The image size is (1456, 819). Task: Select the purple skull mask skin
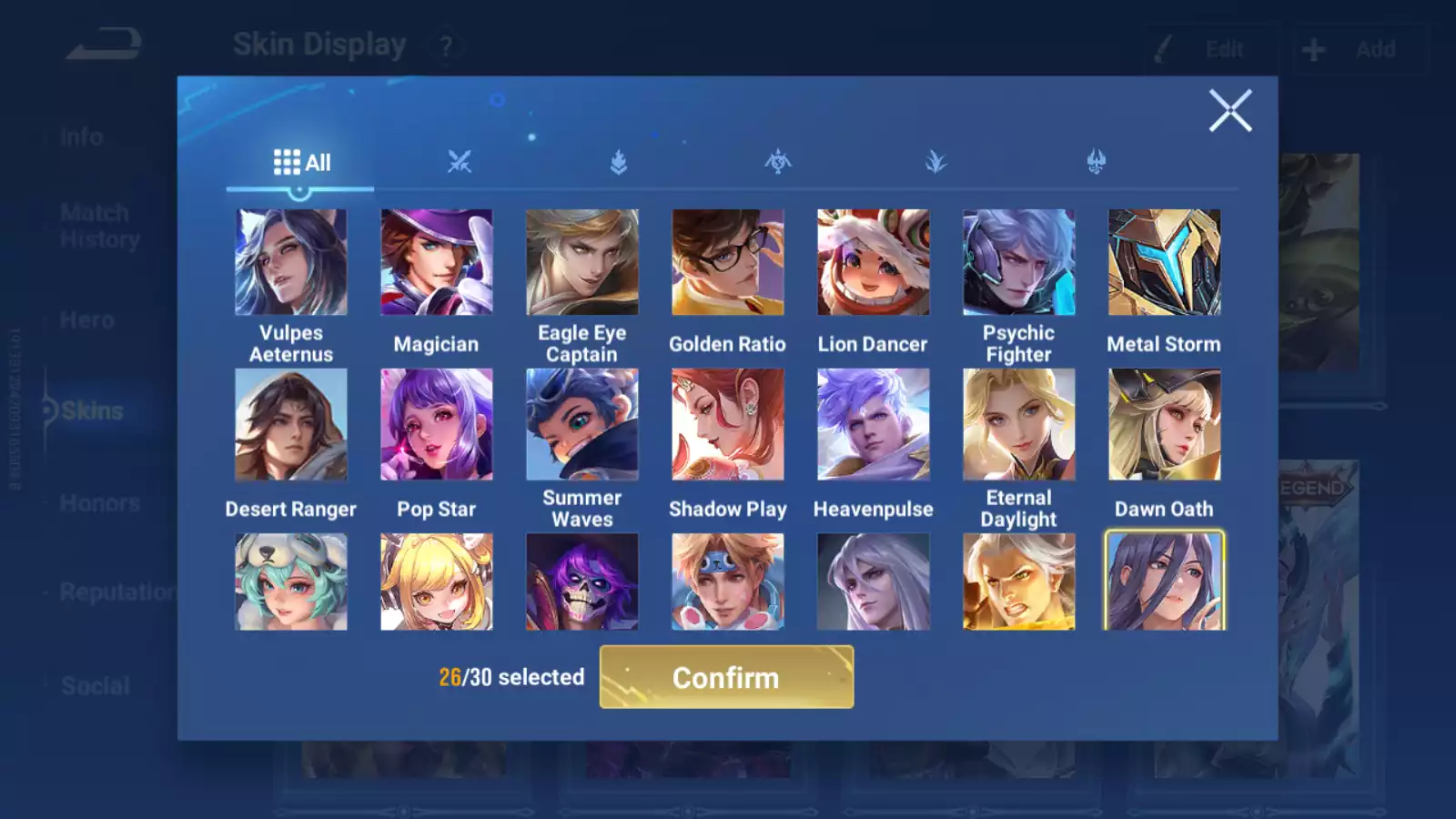pos(582,582)
